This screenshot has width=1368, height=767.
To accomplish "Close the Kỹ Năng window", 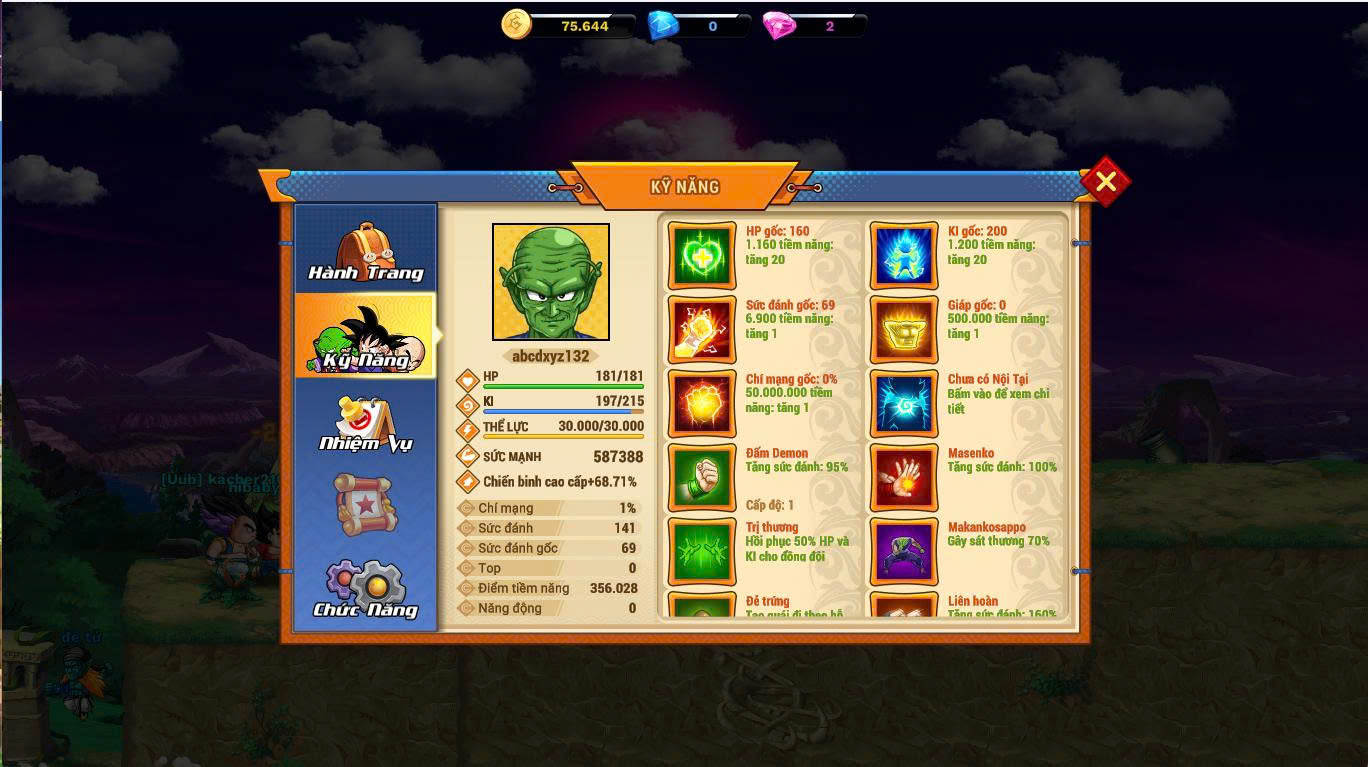I will click(1105, 181).
